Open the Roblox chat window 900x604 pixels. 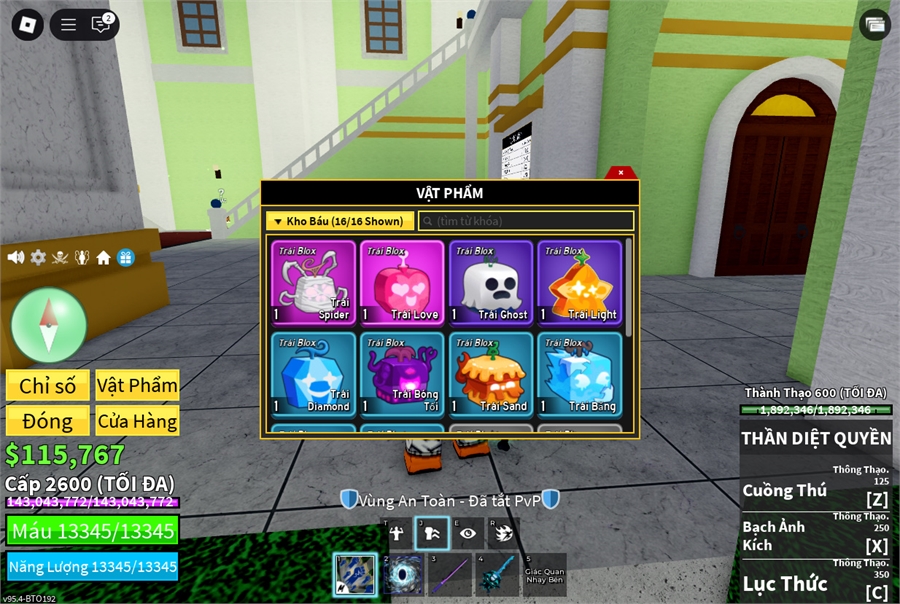[x=101, y=25]
